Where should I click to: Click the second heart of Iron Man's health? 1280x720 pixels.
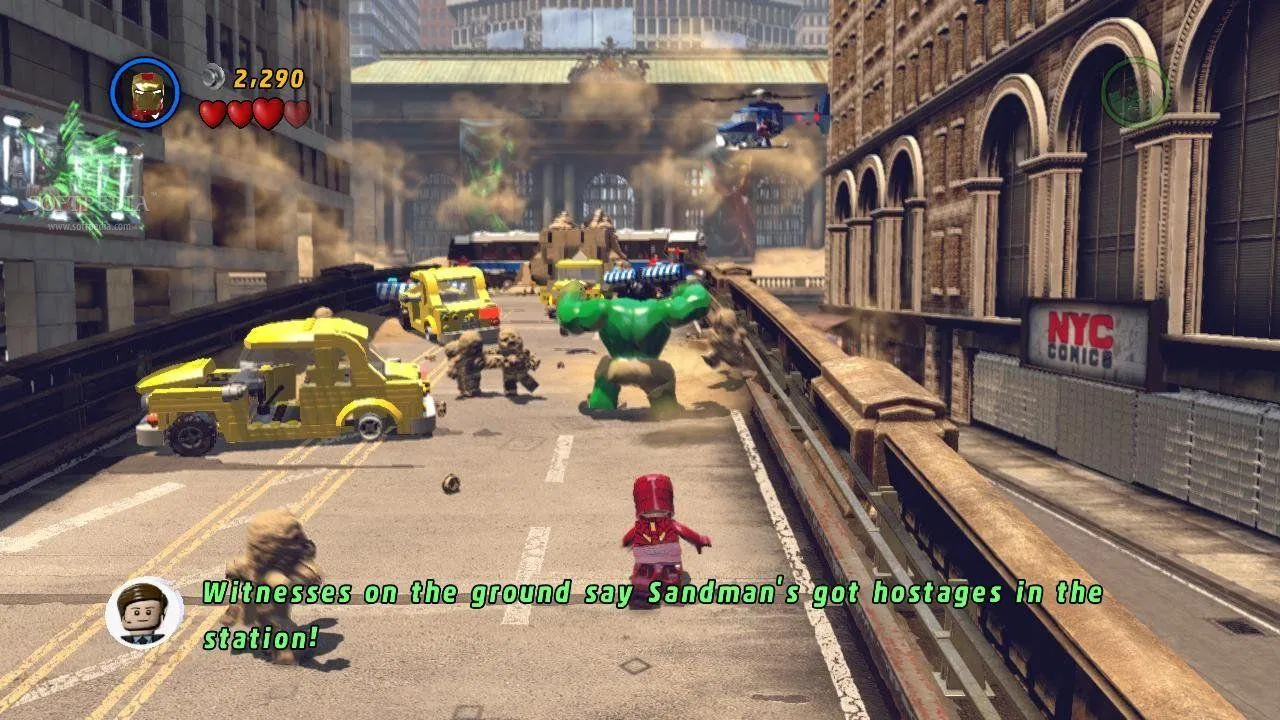click(240, 114)
